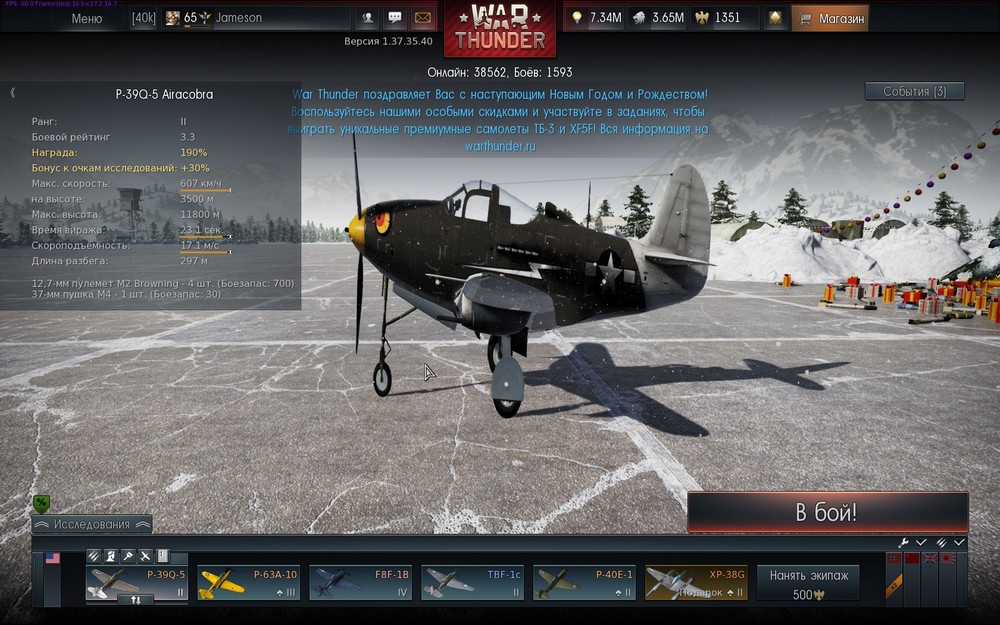Open the chat speech bubble icon
Image resolution: width=1000 pixels, height=625 pixels.
[x=395, y=18]
